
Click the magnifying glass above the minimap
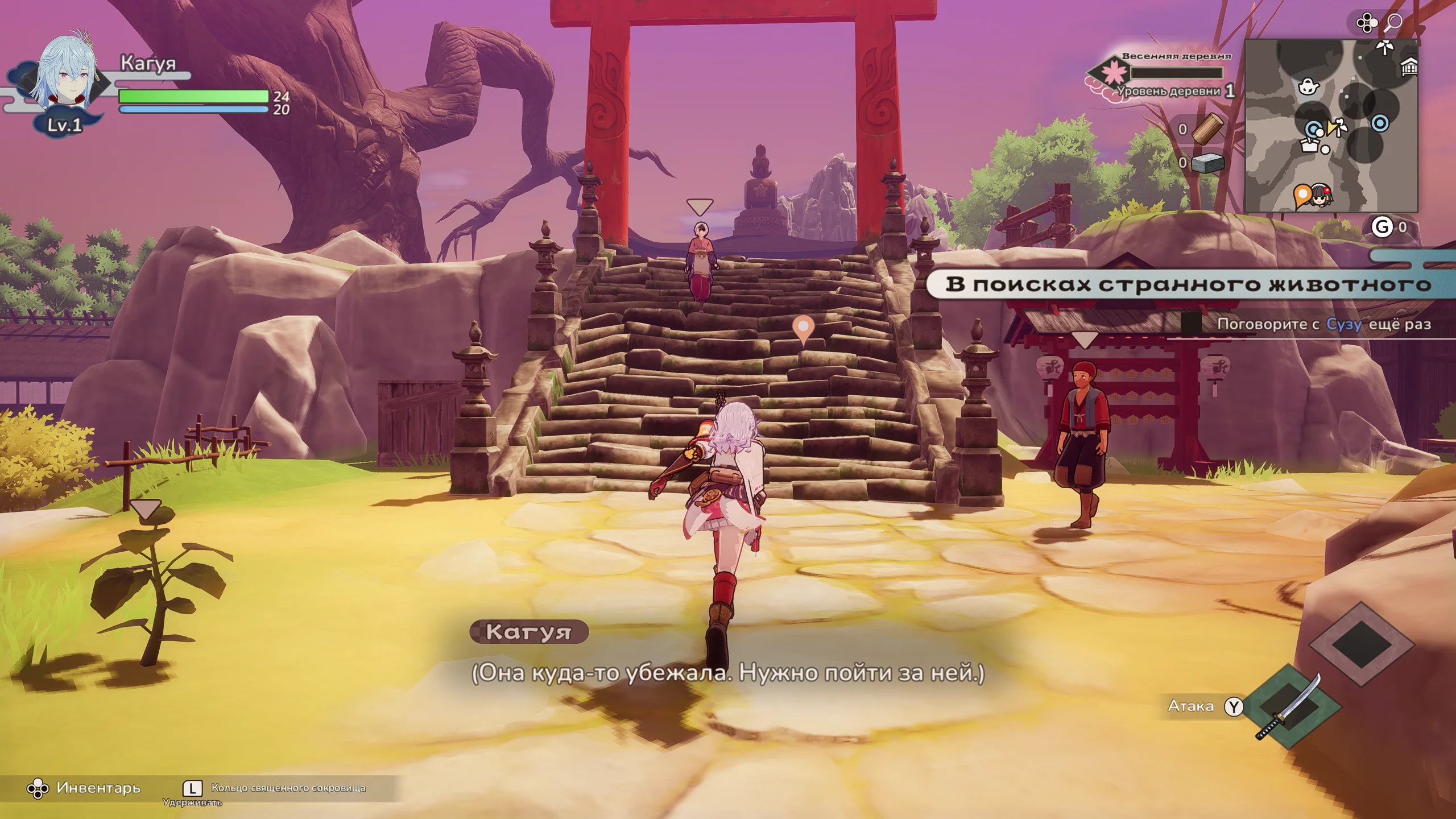pyautogui.click(x=1393, y=23)
